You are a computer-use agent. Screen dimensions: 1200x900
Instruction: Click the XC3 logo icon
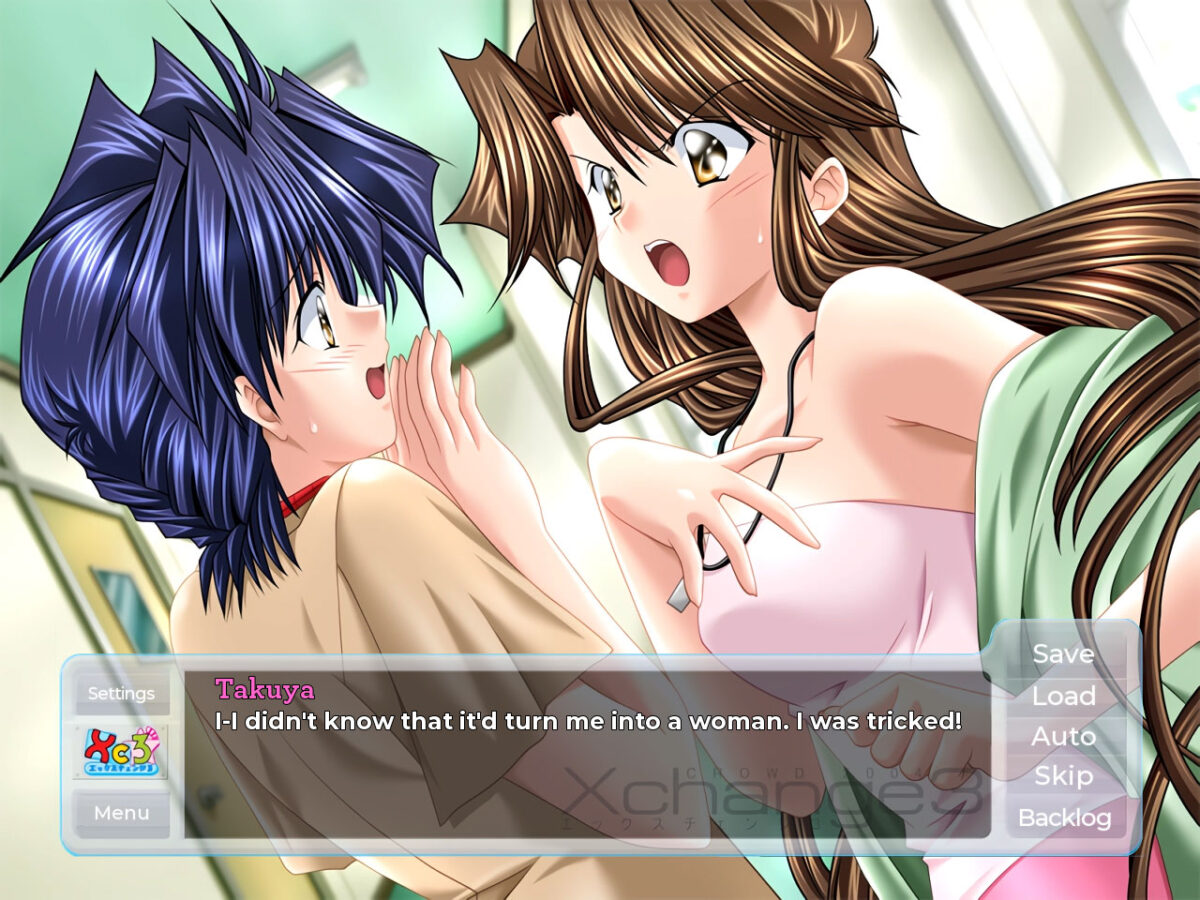[x=121, y=752]
